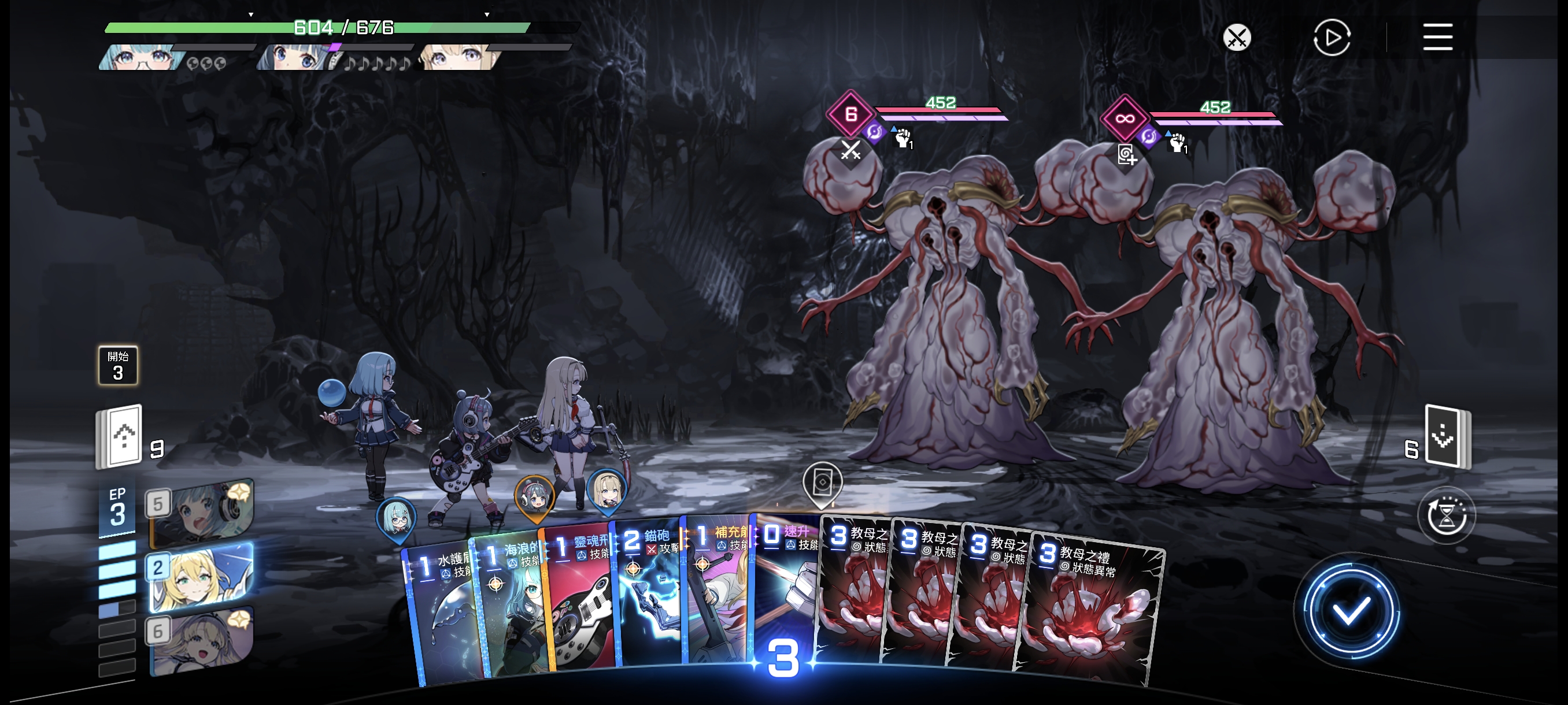Choose the 速升 zero-cost skill card
This screenshot has width=1568, height=705.
pos(785,584)
